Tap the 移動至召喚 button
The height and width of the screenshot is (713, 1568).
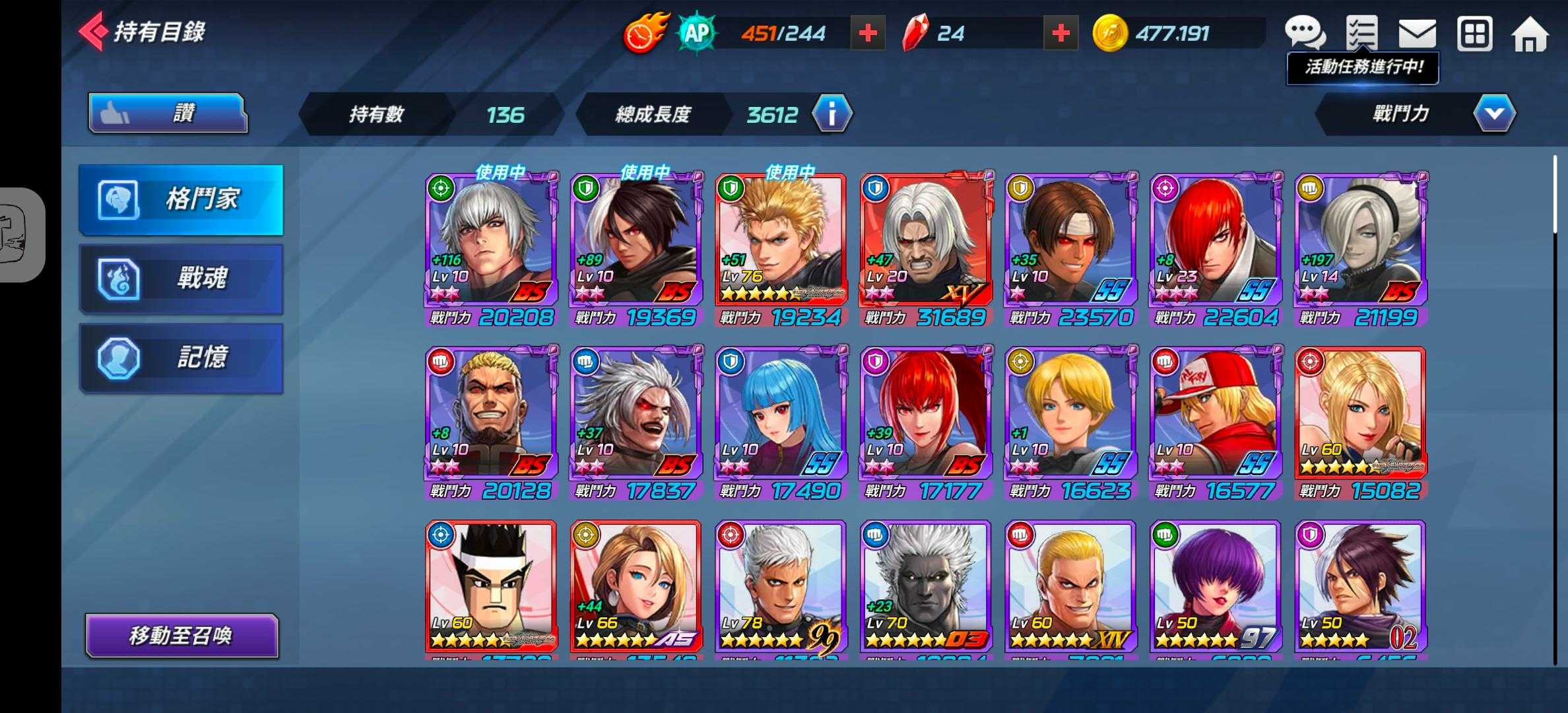click(181, 636)
